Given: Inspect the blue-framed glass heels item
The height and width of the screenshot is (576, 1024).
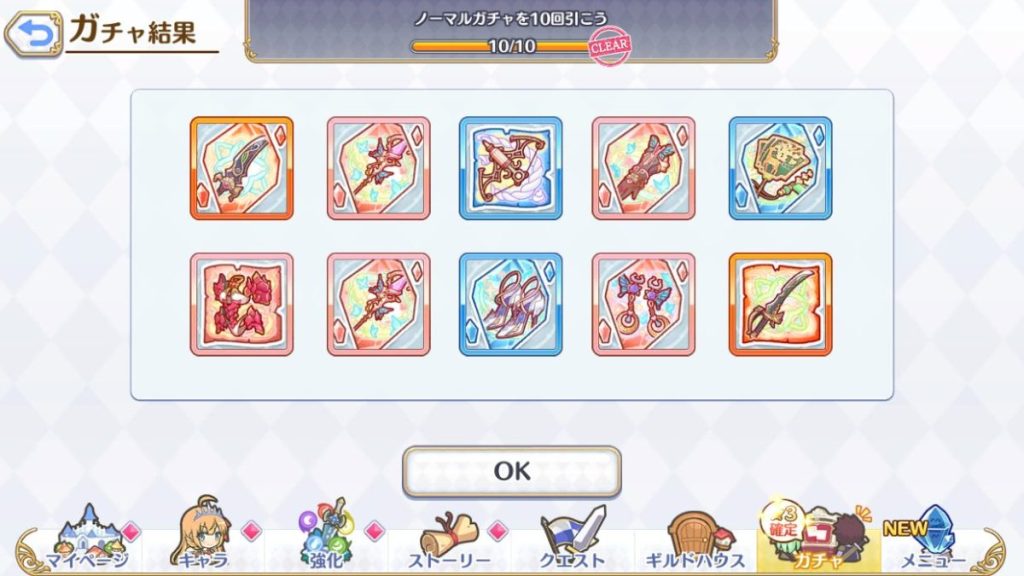Looking at the screenshot, I should point(511,304).
